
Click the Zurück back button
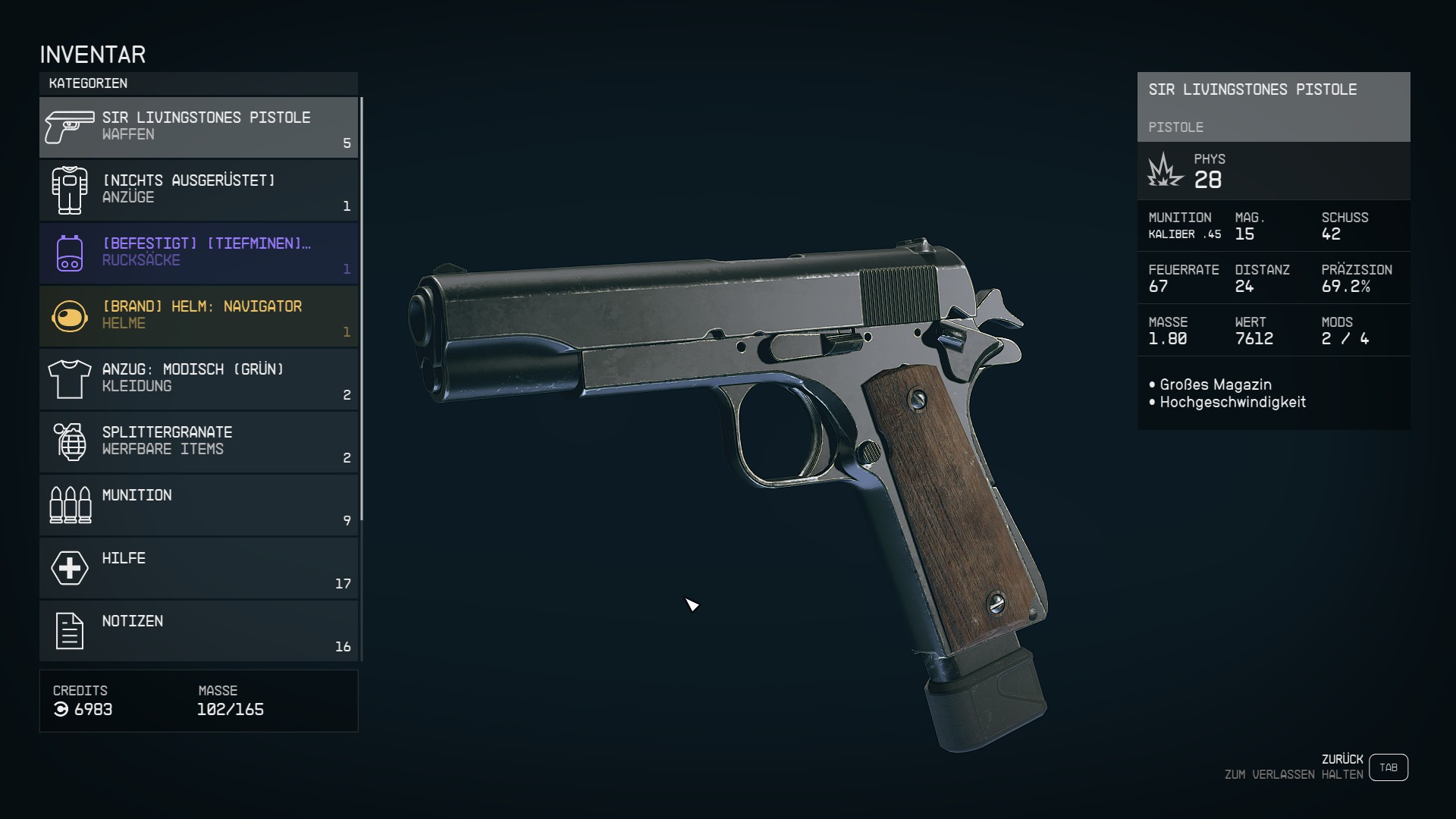tap(1388, 767)
